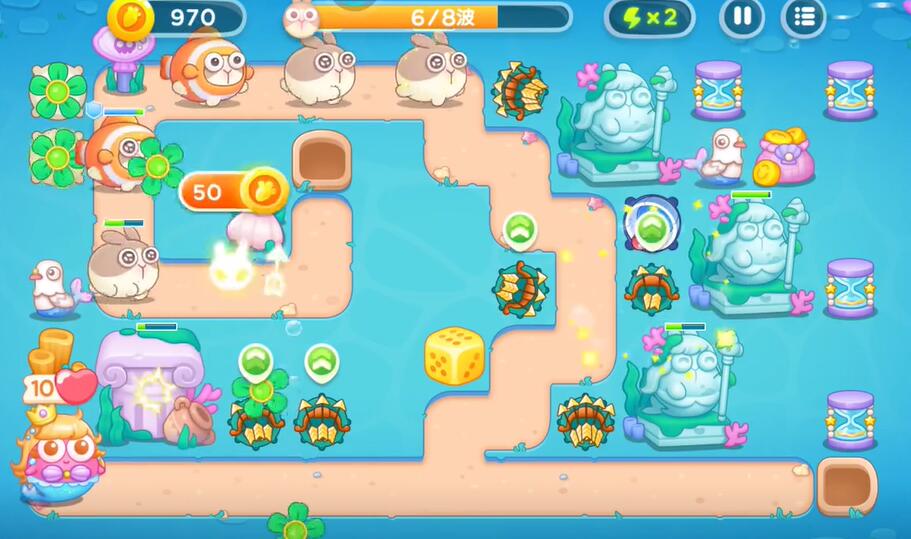Pause the game
The height and width of the screenshot is (539, 911).
[742, 17]
